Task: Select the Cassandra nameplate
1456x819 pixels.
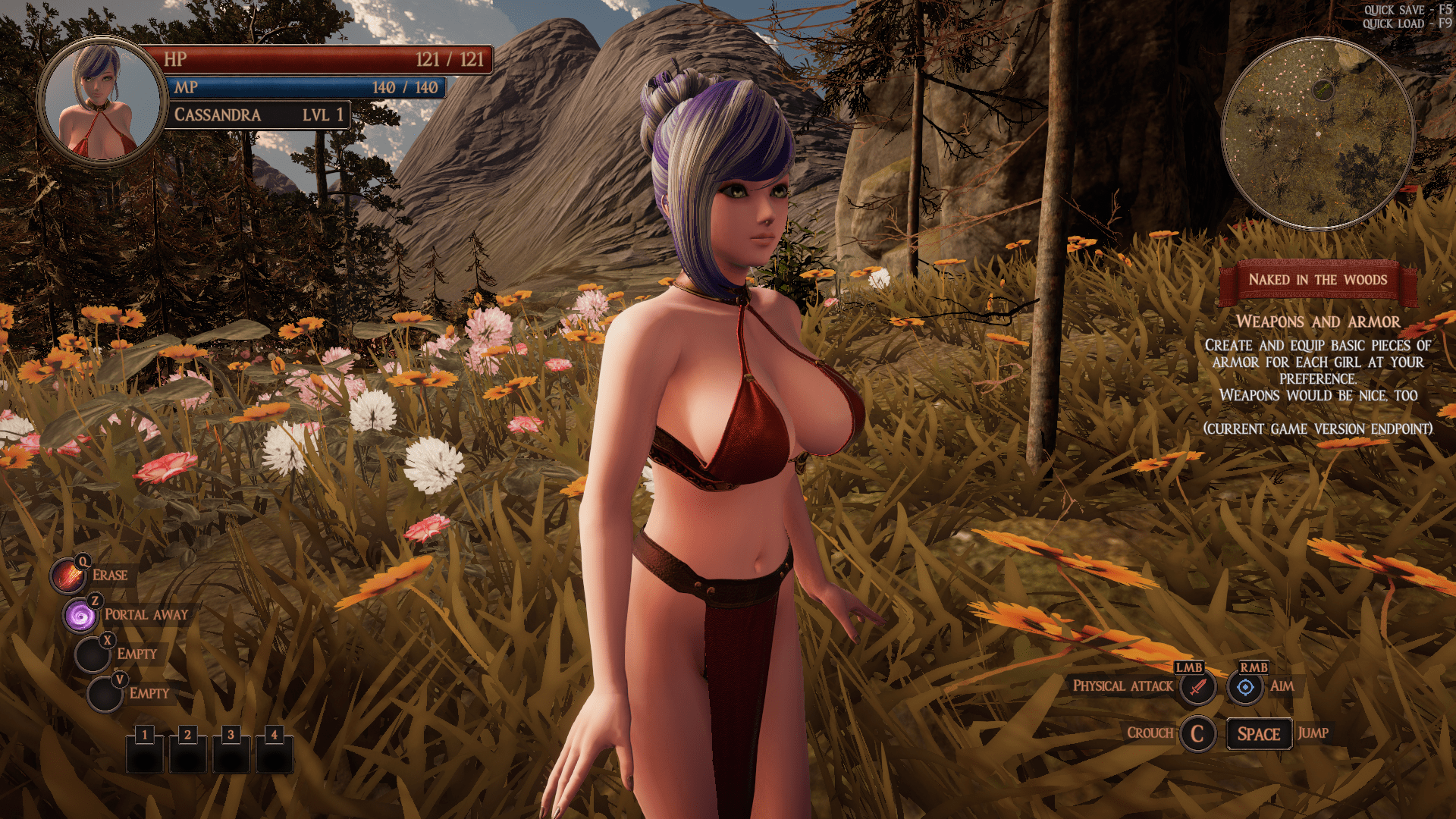Action: click(x=258, y=115)
